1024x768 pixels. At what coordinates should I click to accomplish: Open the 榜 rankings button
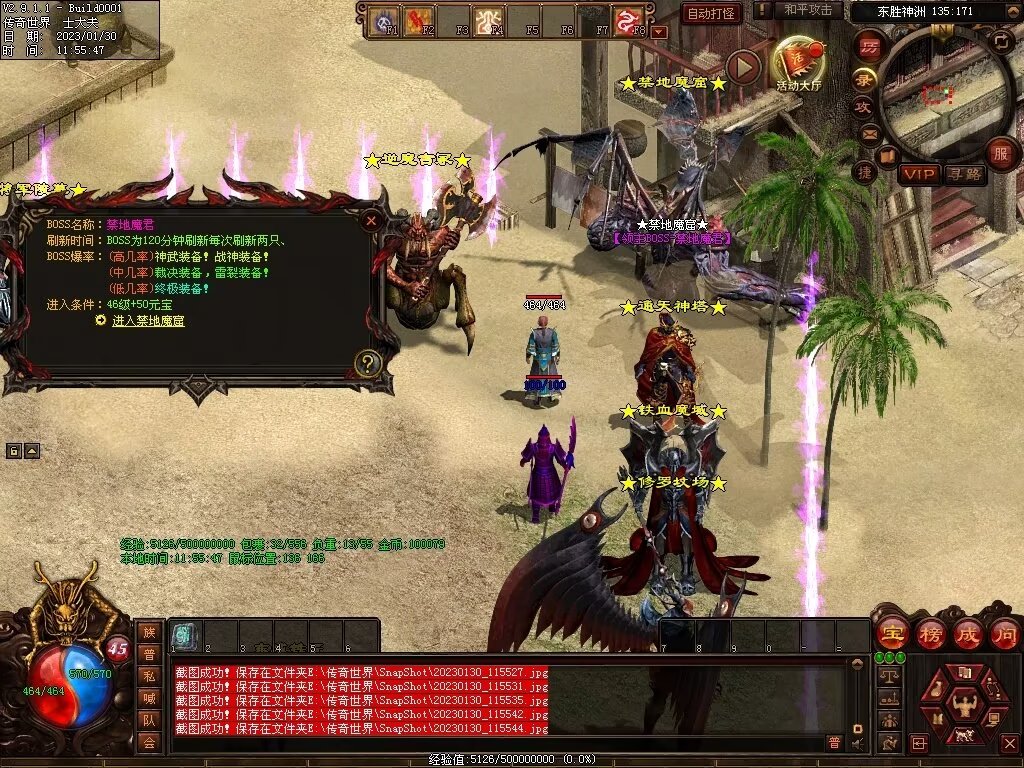pyautogui.click(x=930, y=633)
